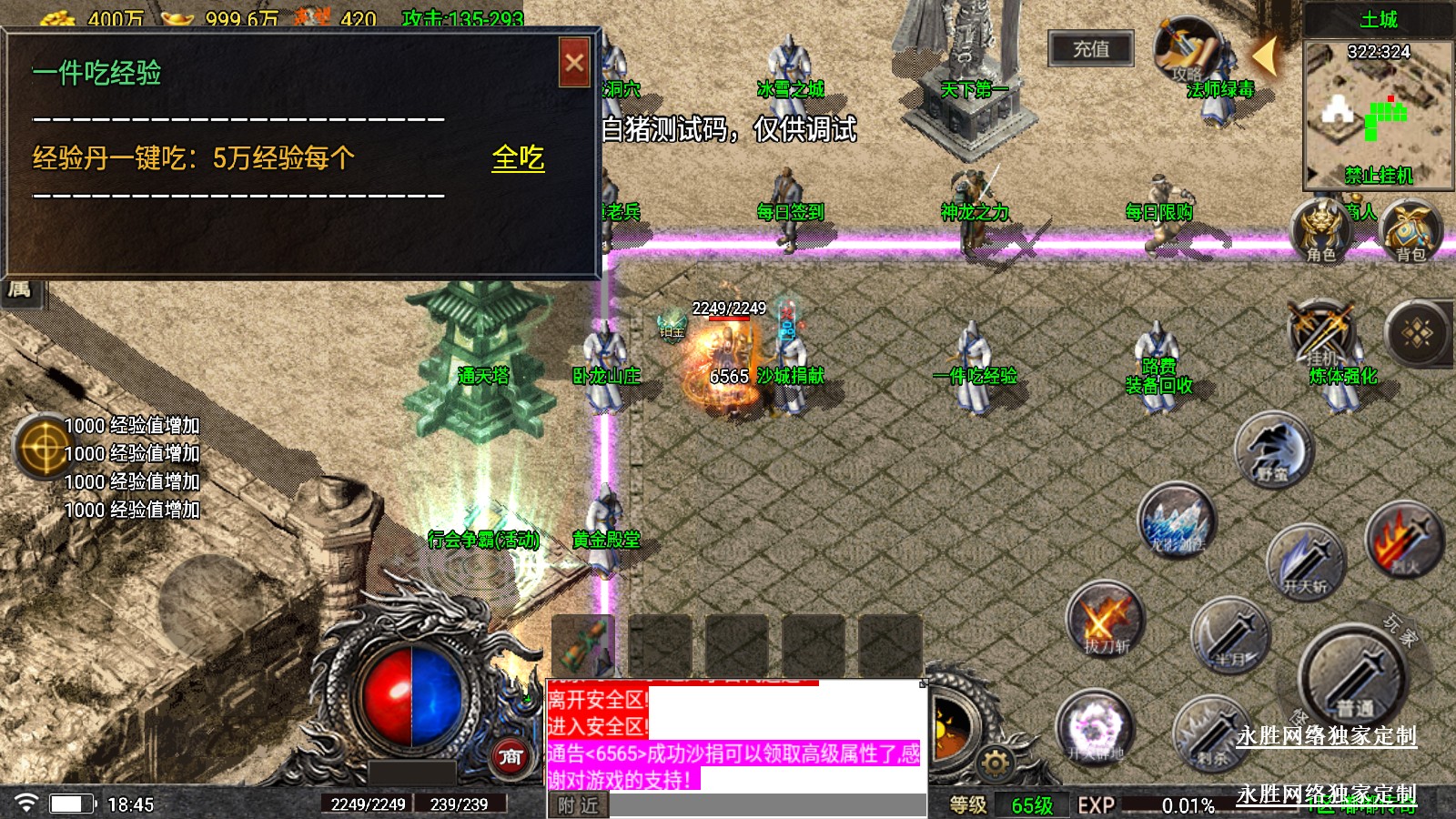Open the 充值 recharge button
1456x819 pixels.
pos(1091,49)
